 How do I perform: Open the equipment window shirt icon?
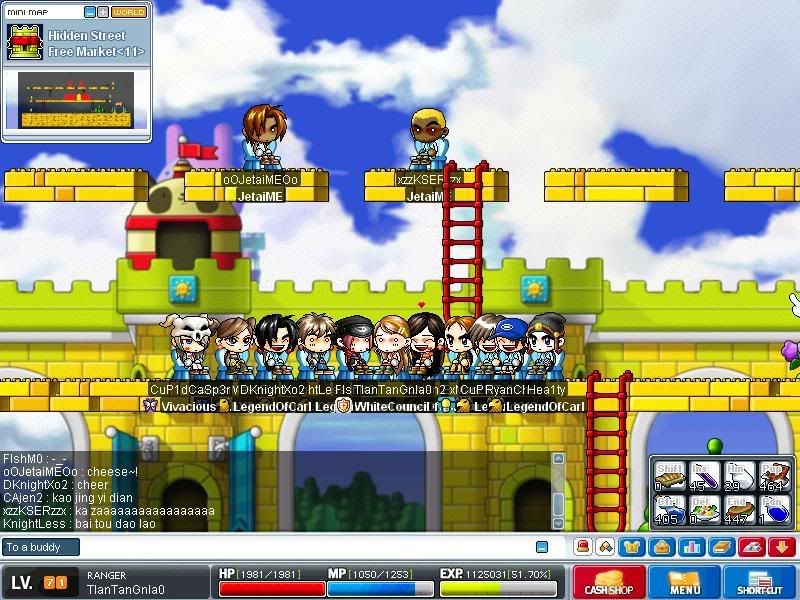pyautogui.click(x=632, y=547)
